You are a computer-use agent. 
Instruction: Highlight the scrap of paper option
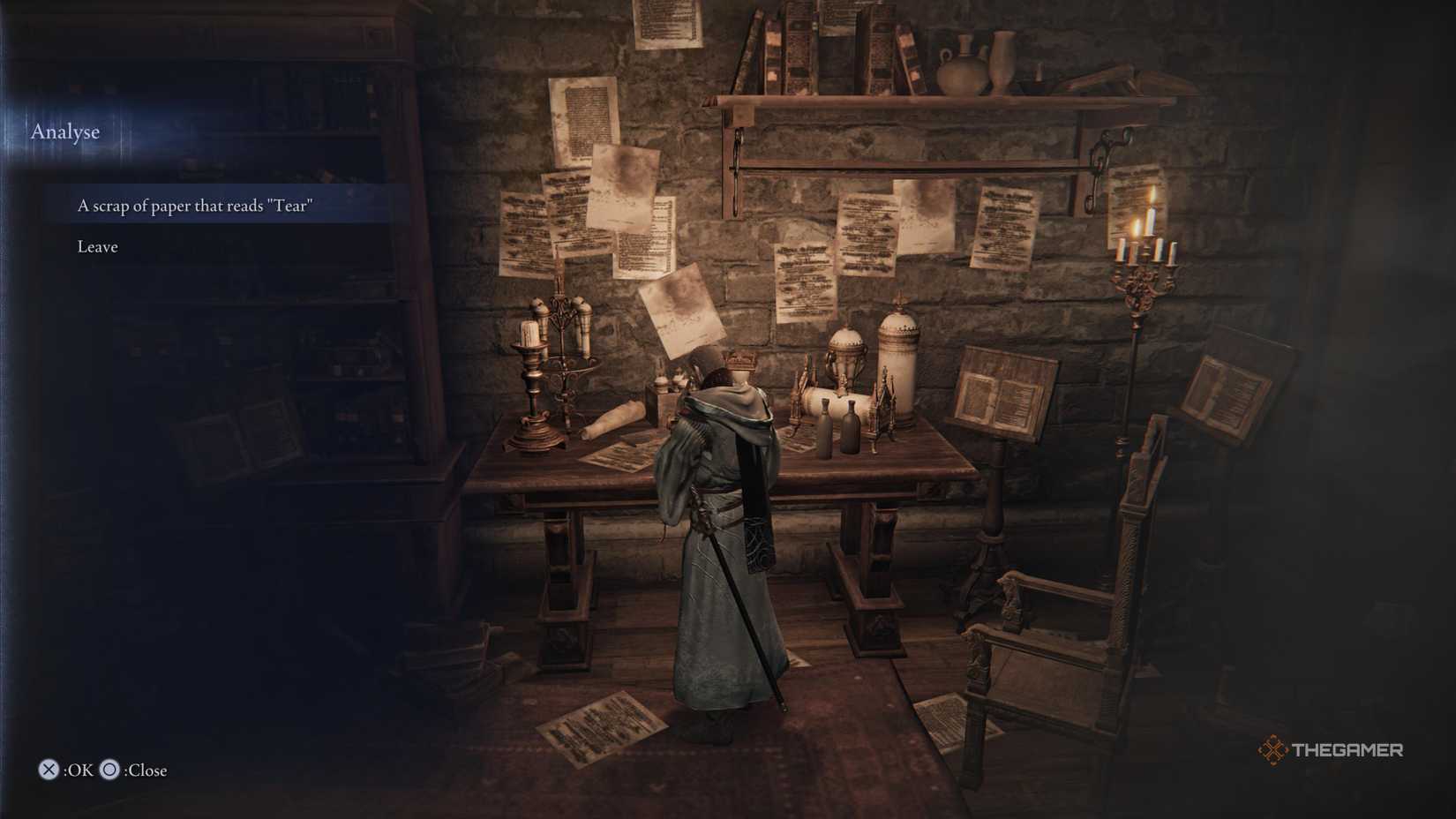point(196,205)
